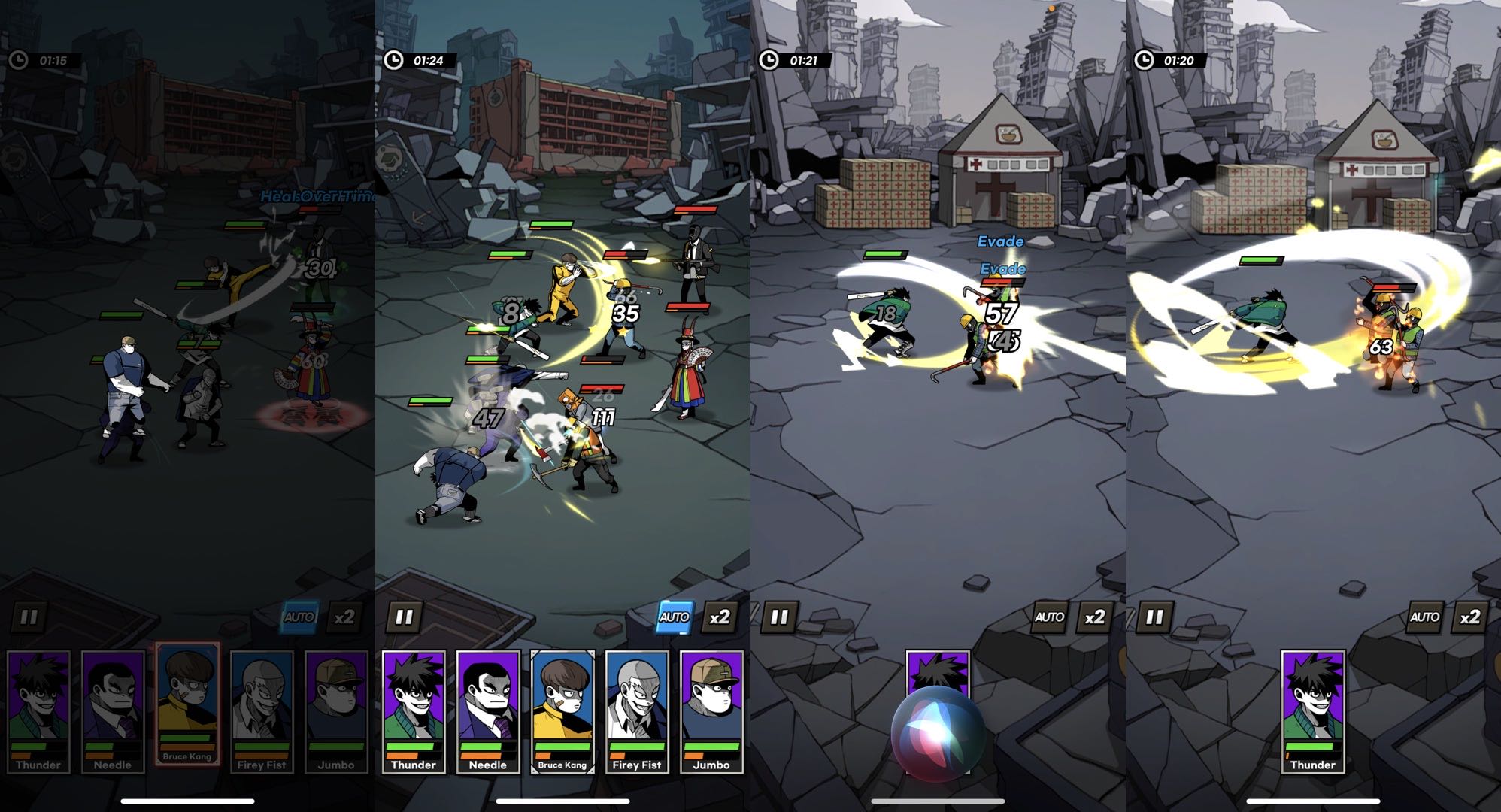Select the red-highlighted dimmed Bruce Kang card

click(x=187, y=703)
